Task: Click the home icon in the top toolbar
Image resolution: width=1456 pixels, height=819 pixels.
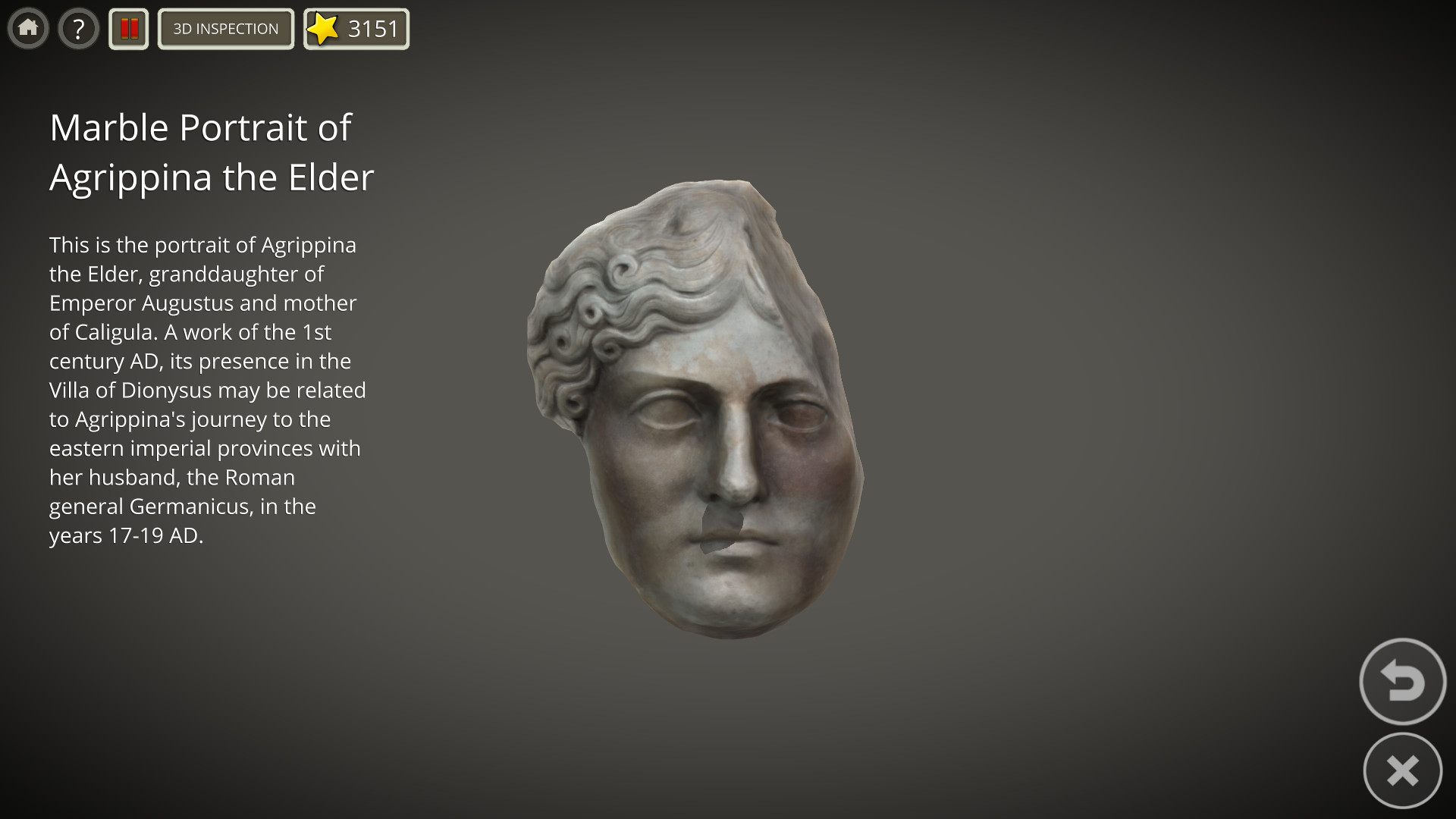Action: tap(28, 28)
